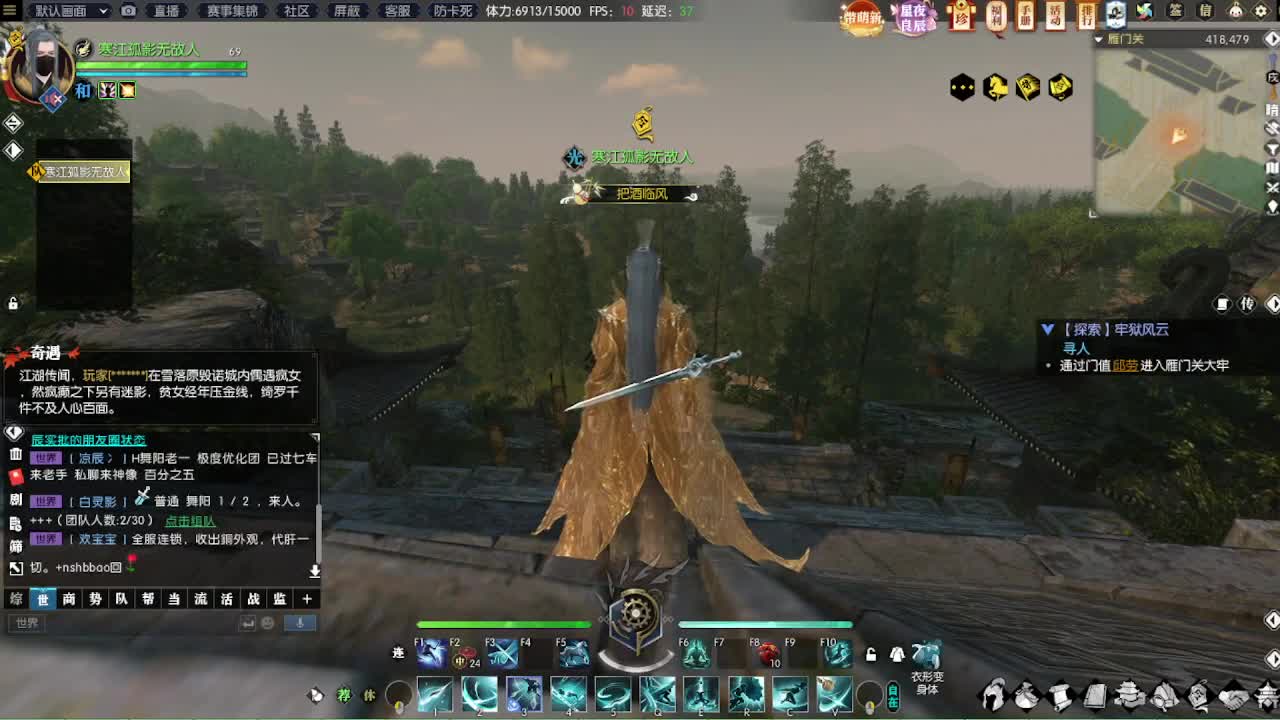The image size is (1280, 720).
Task: Open the 活动 activities icon
Action: pos(1056,16)
